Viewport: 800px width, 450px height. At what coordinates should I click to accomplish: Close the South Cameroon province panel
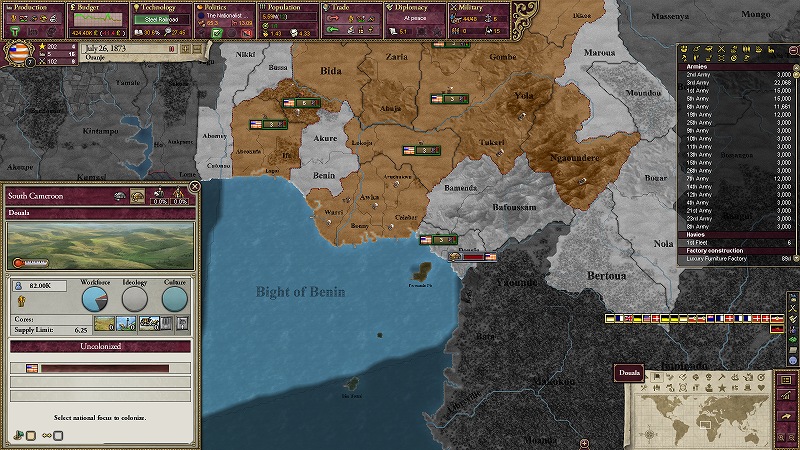tap(195, 186)
